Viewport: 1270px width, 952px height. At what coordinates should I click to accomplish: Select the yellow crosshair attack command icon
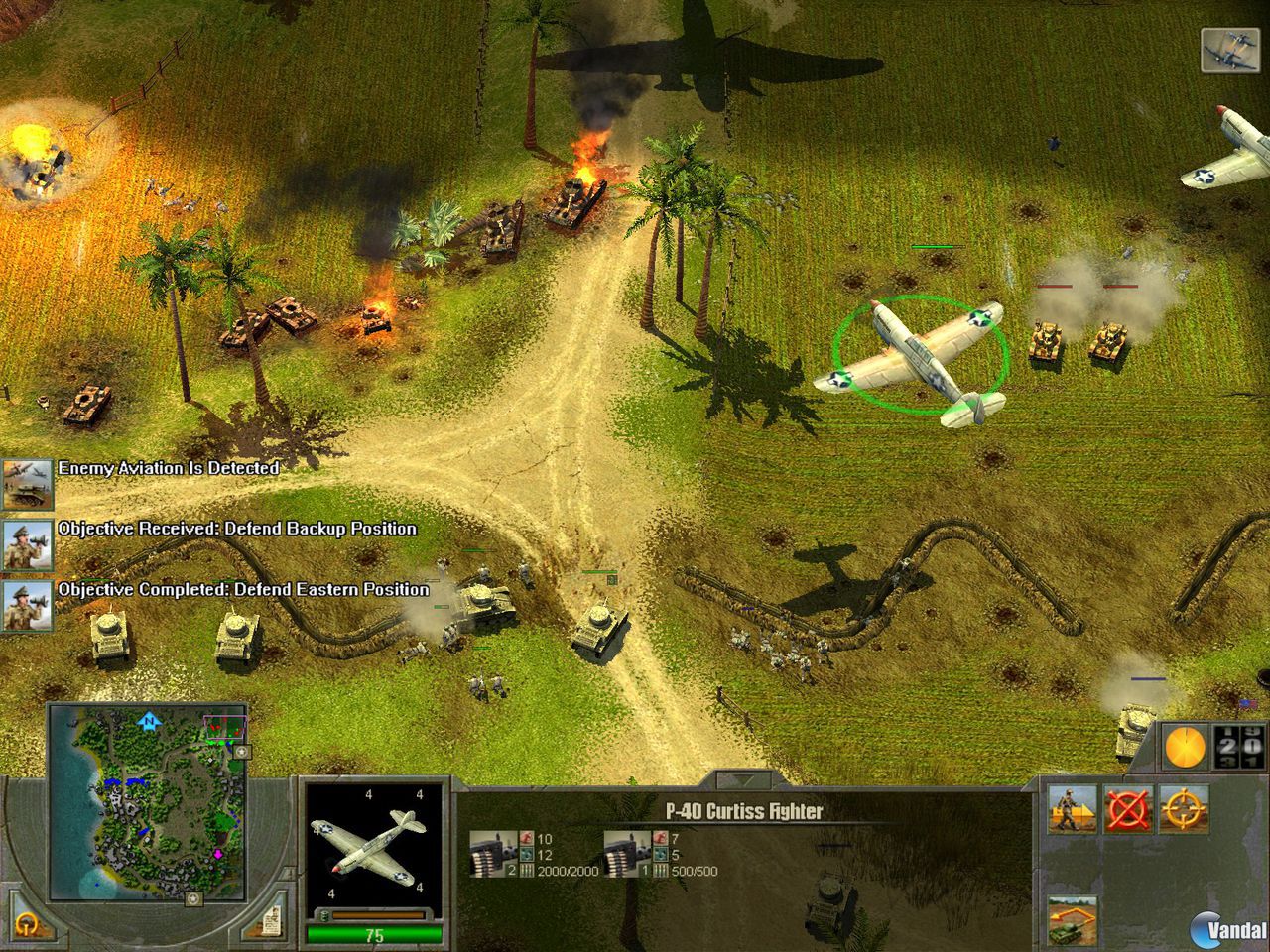1185,808
